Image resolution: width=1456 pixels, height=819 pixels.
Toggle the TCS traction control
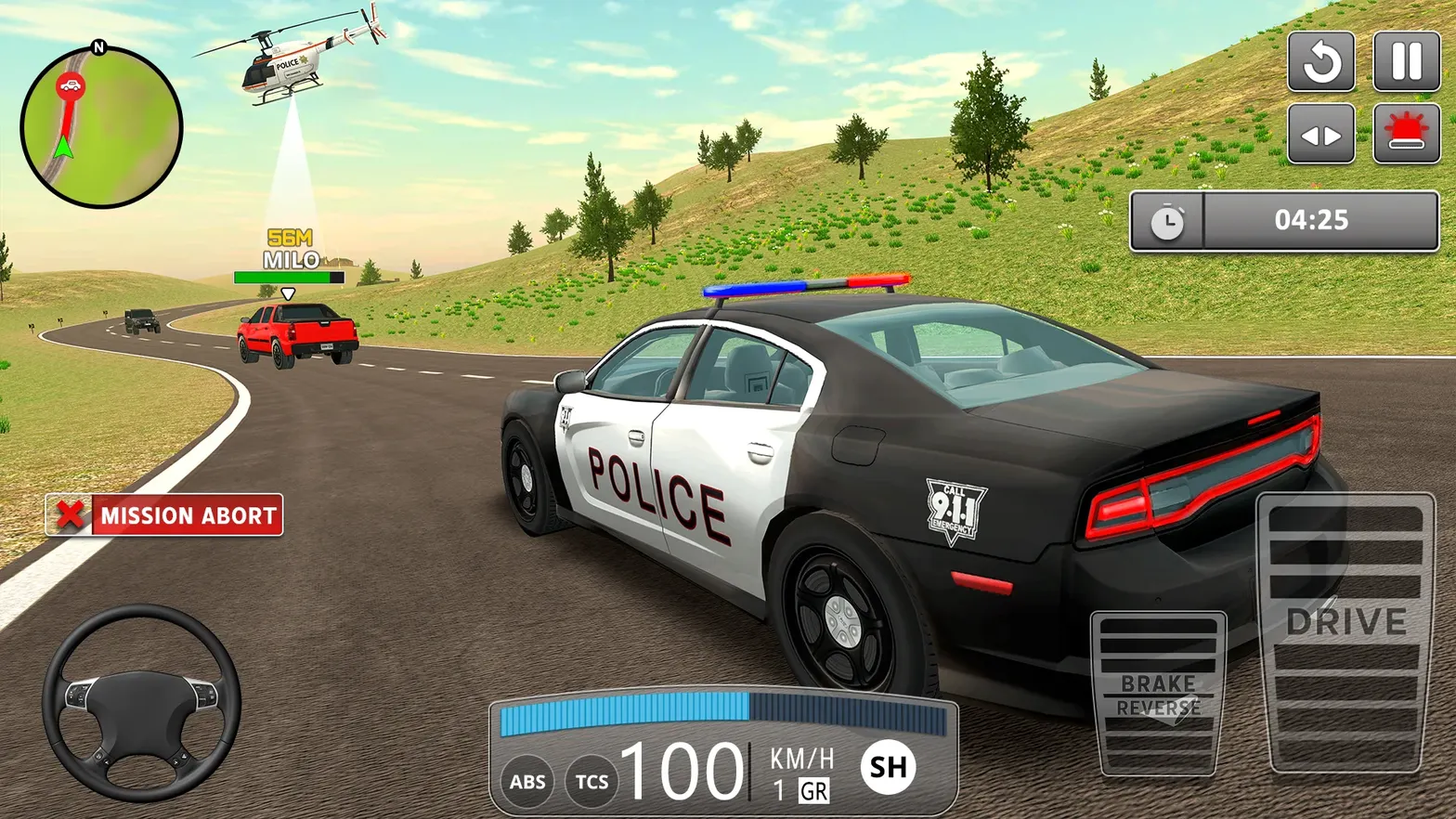(x=591, y=782)
